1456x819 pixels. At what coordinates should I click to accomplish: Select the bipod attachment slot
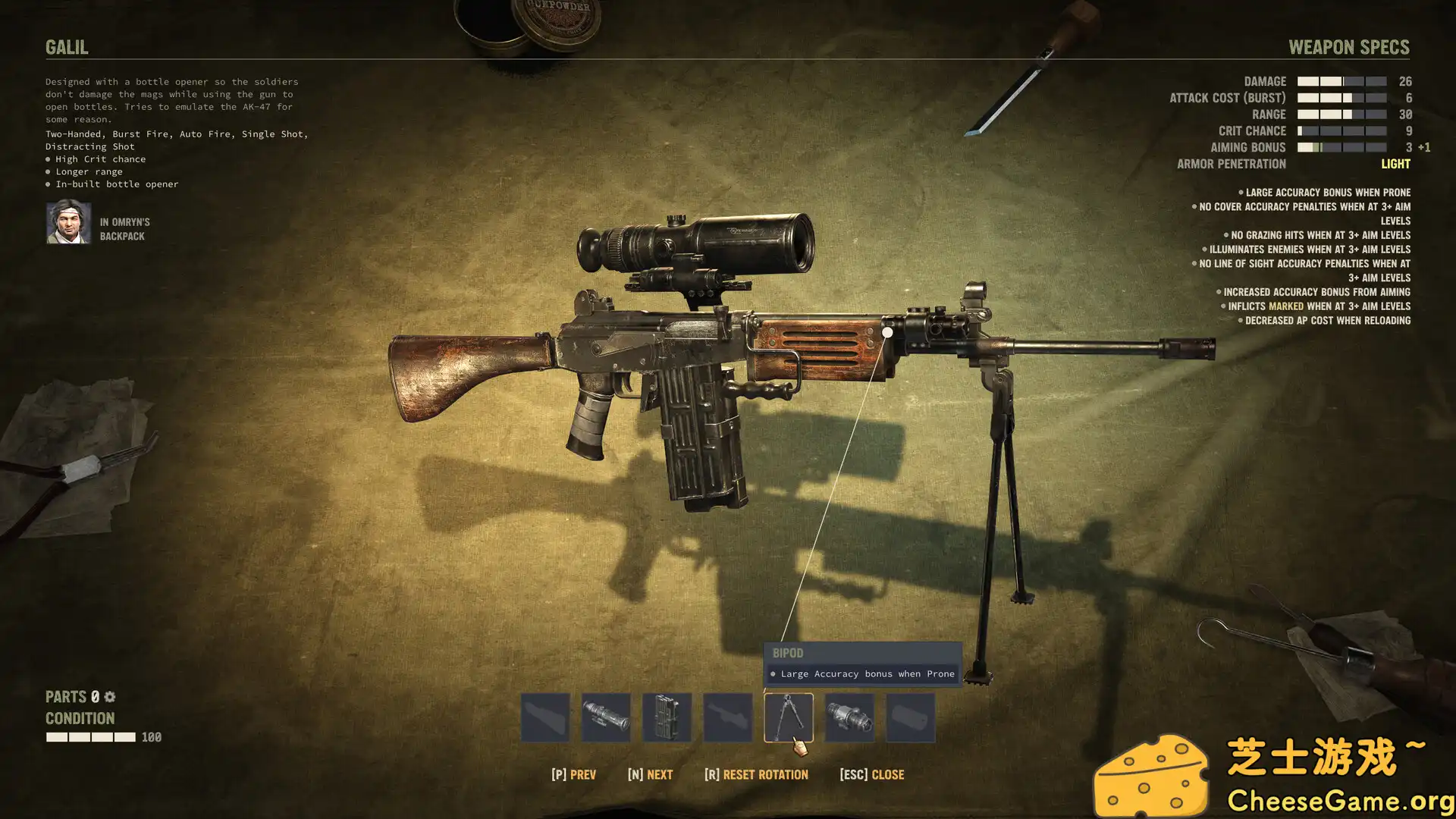(x=788, y=717)
